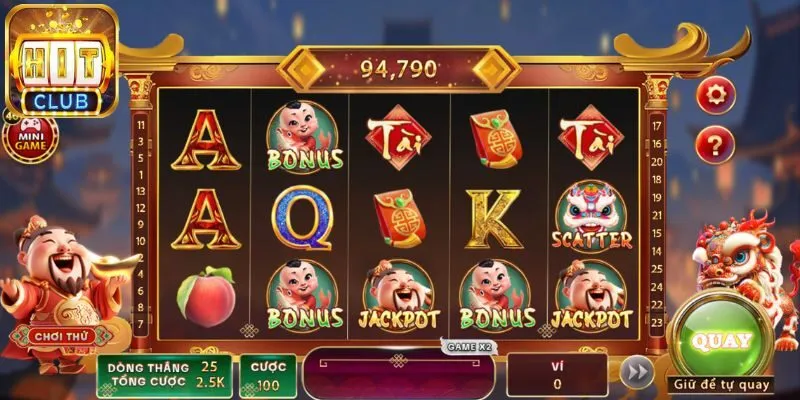This screenshot has height=400, width=800.
Task: Open the question mark help screen
Action: pyautogui.click(x=715, y=145)
